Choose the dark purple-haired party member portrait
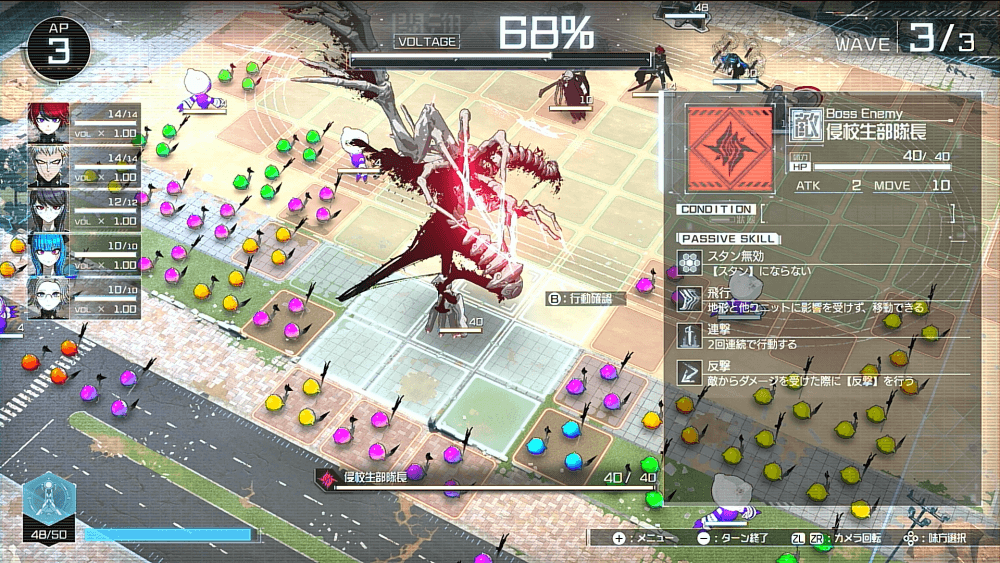Image resolution: width=1000 pixels, height=563 pixels. pos(48,210)
